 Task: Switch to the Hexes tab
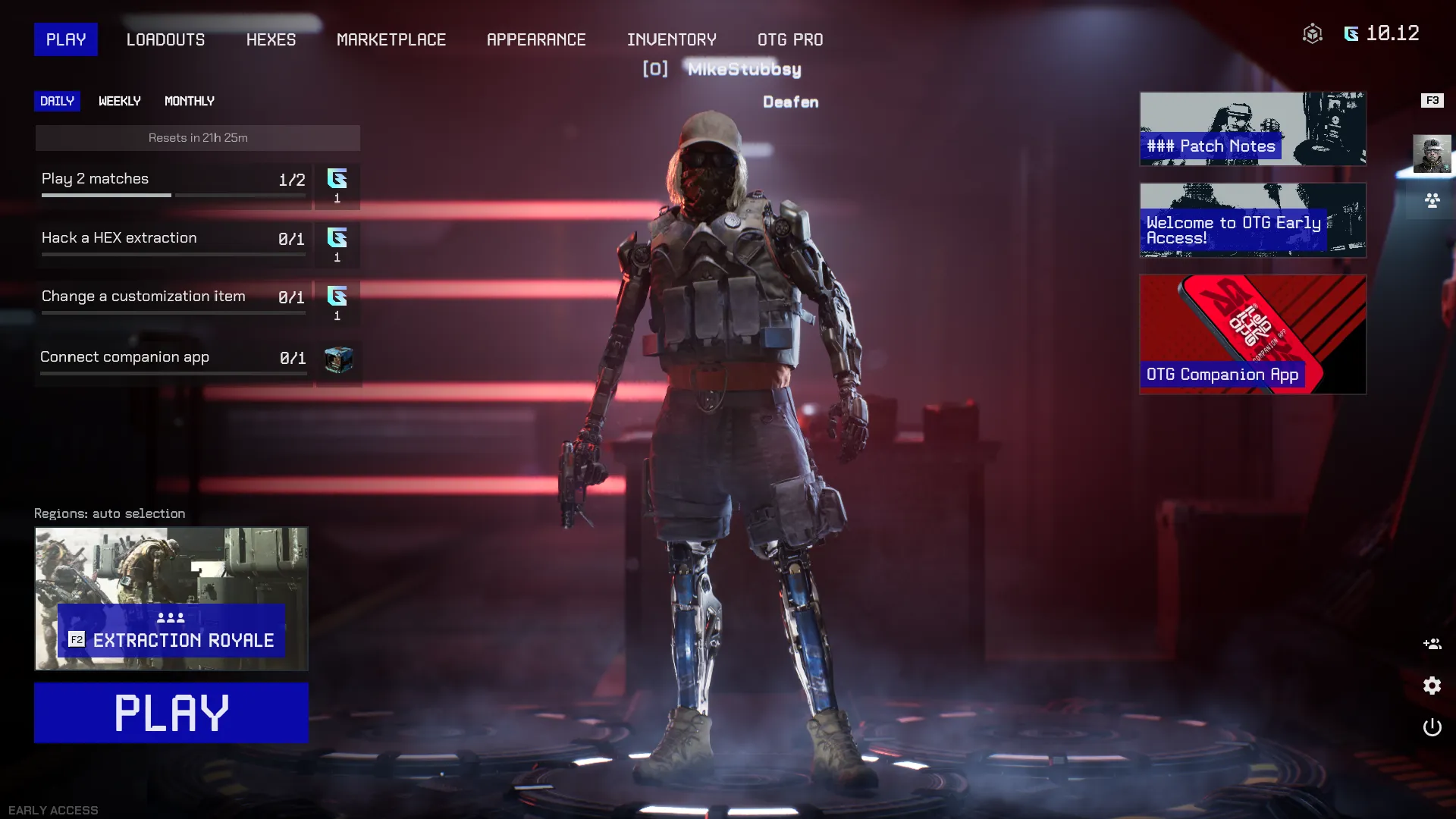[x=271, y=39]
